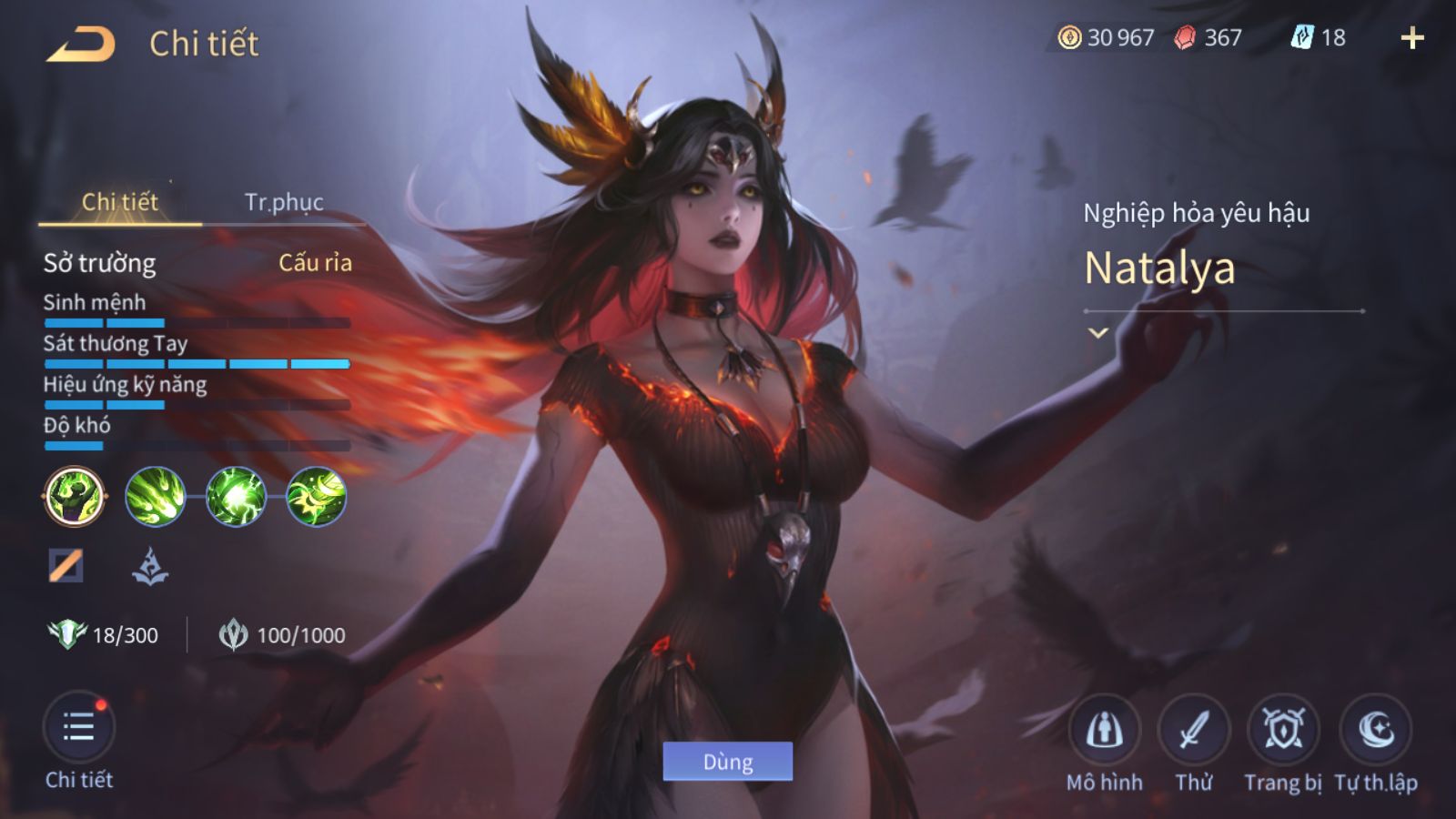Select the Chi tiết tab

point(120,202)
